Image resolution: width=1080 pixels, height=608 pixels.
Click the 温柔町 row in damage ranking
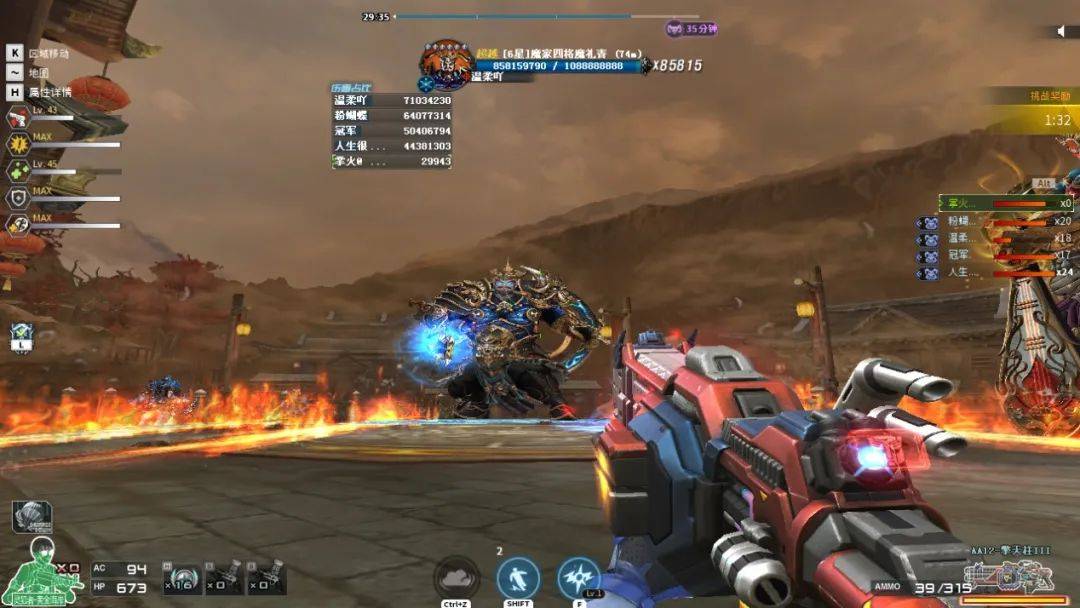point(391,101)
